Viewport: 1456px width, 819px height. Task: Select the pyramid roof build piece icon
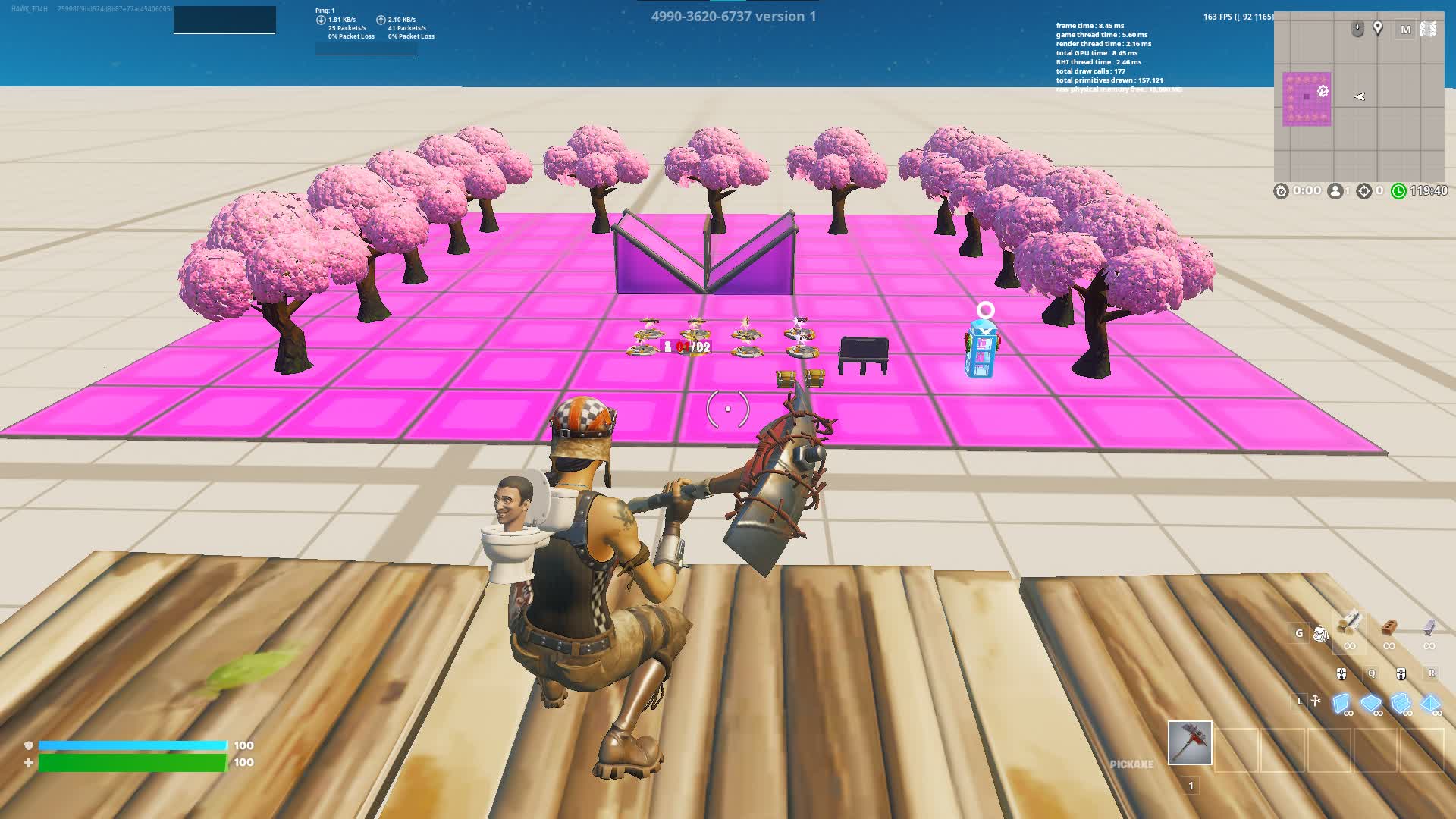coord(1431,703)
